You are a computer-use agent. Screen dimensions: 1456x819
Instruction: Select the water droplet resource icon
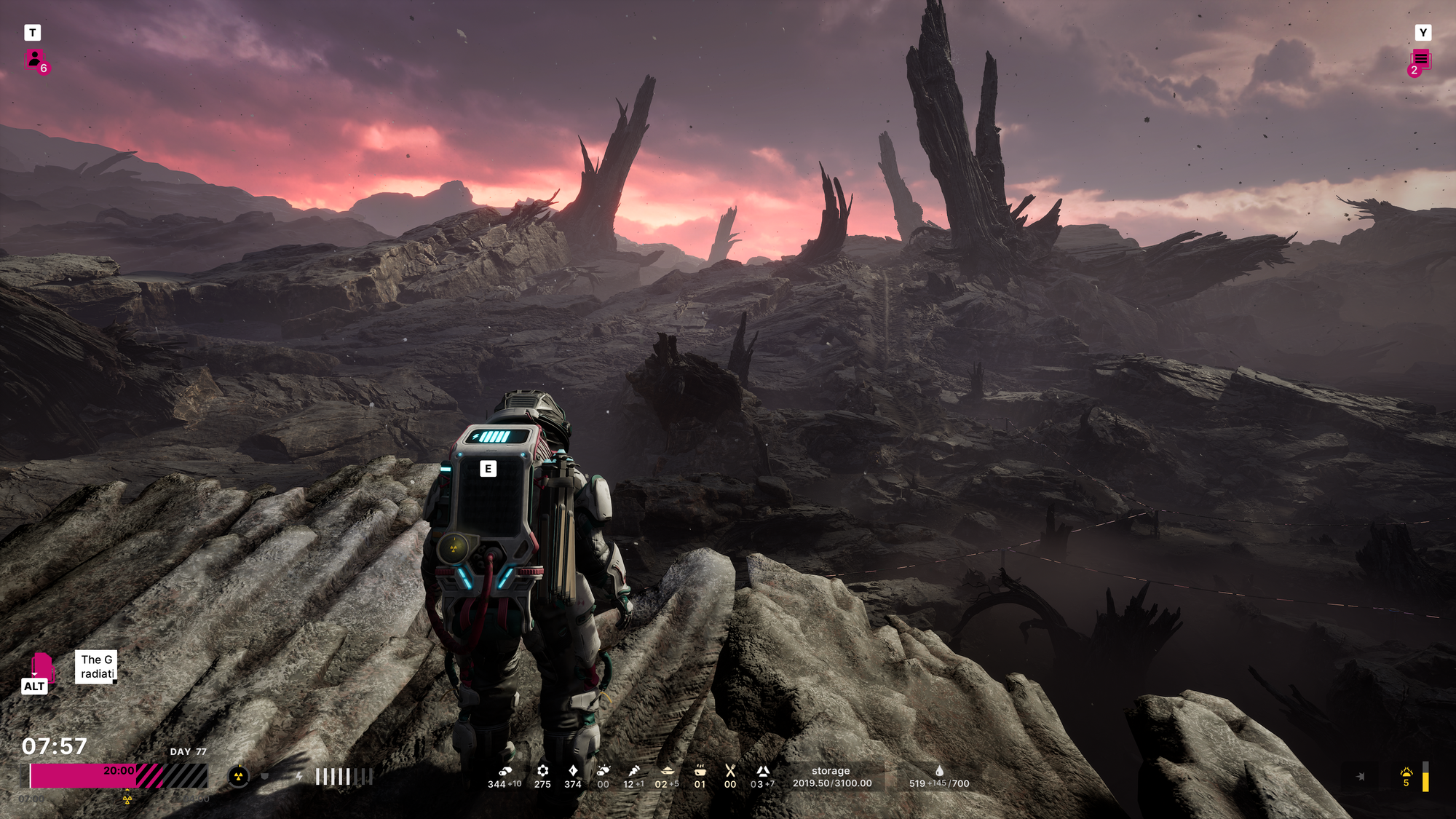click(x=939, y=771)
